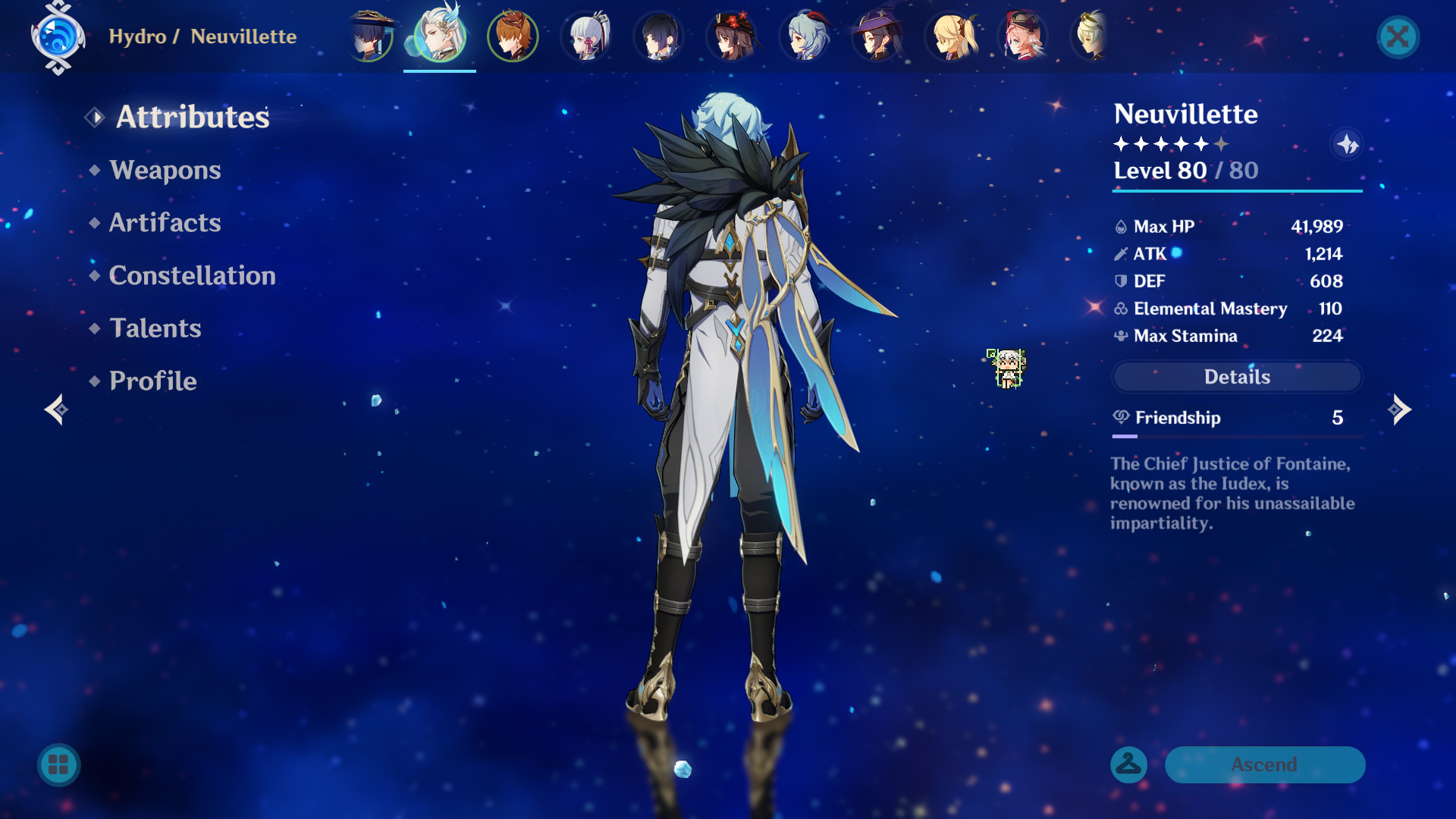
Task: View the Constellation section
Action: [x=193, y=275]
